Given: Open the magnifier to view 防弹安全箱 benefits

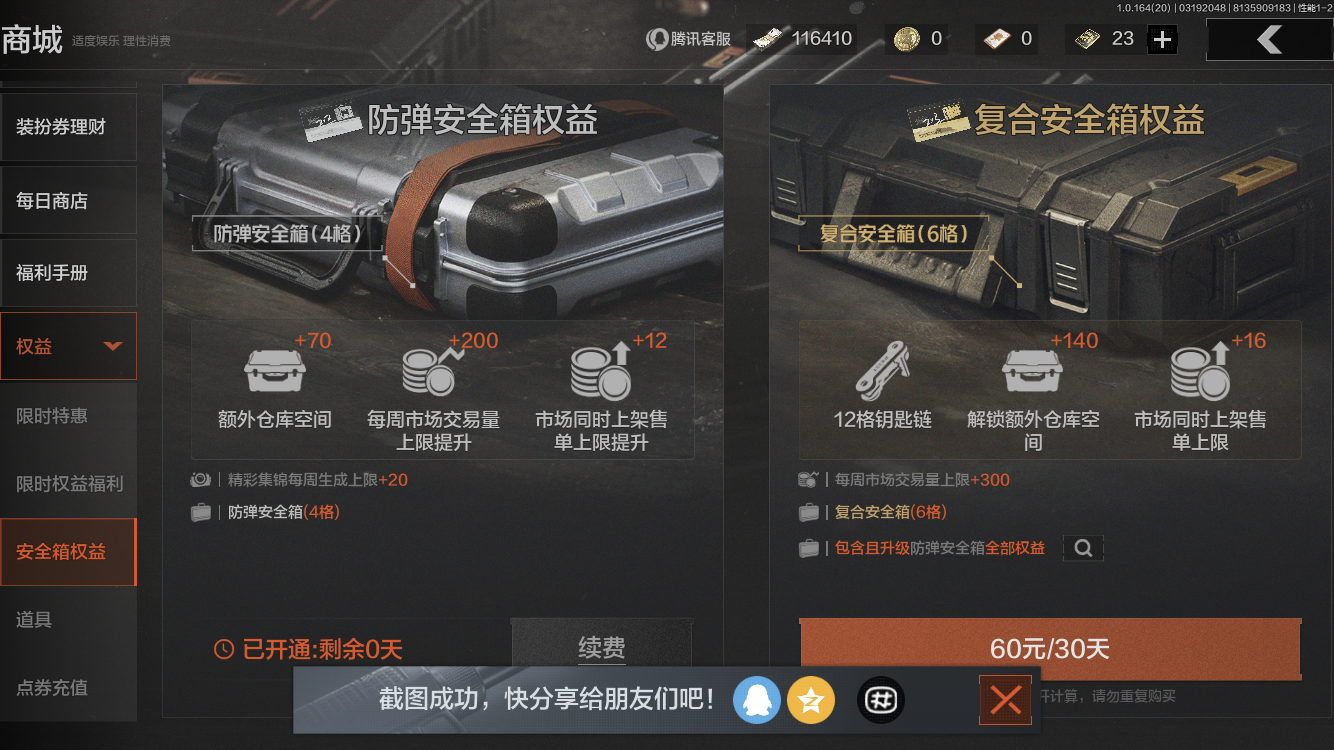Looking at the screenshot, I should [1083, 548].
